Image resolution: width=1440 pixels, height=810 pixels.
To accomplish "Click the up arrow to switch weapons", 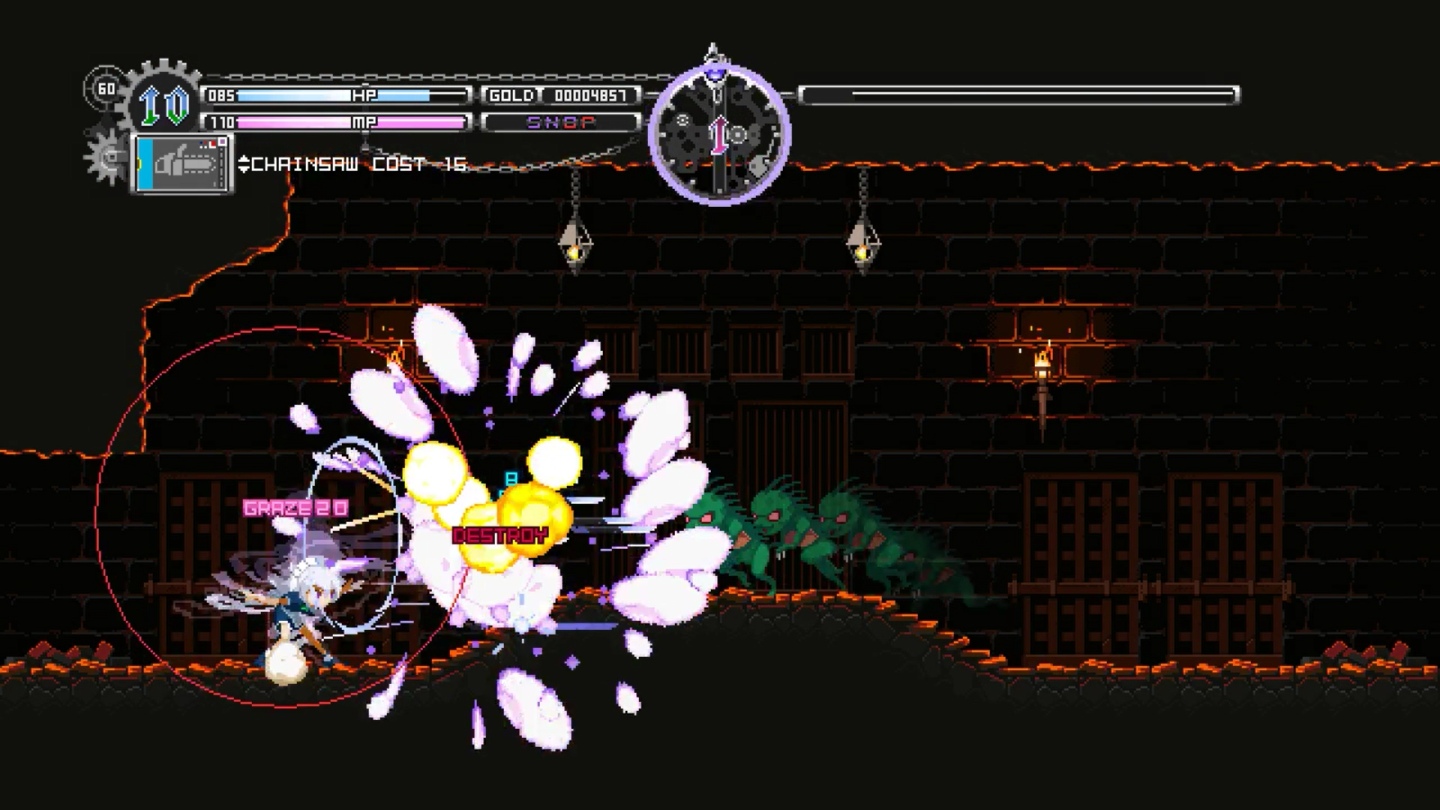I will point(243,158).
